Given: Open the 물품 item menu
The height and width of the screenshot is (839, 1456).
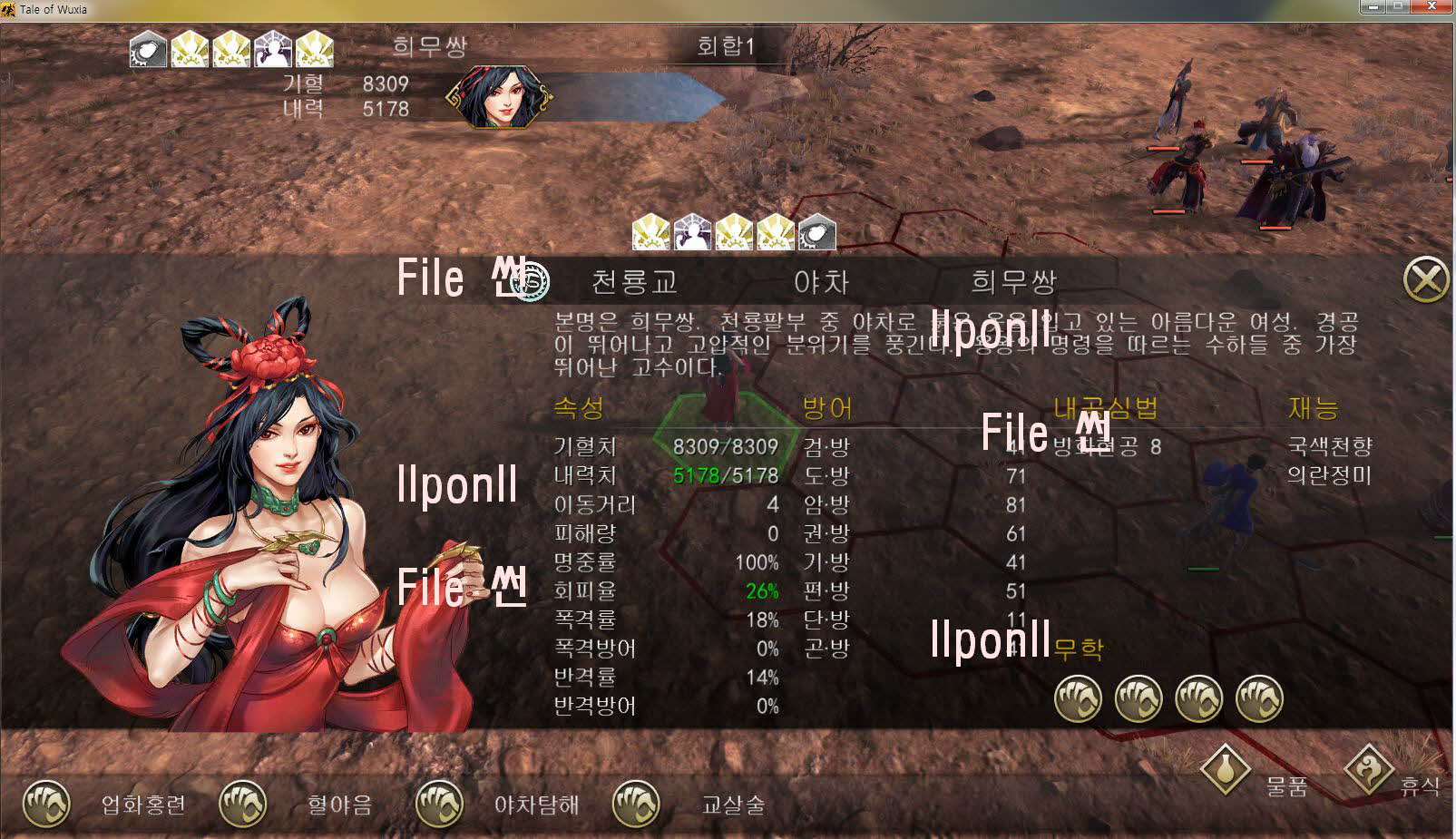Looking at the screenshot, I should click(x=1225, y=771).
